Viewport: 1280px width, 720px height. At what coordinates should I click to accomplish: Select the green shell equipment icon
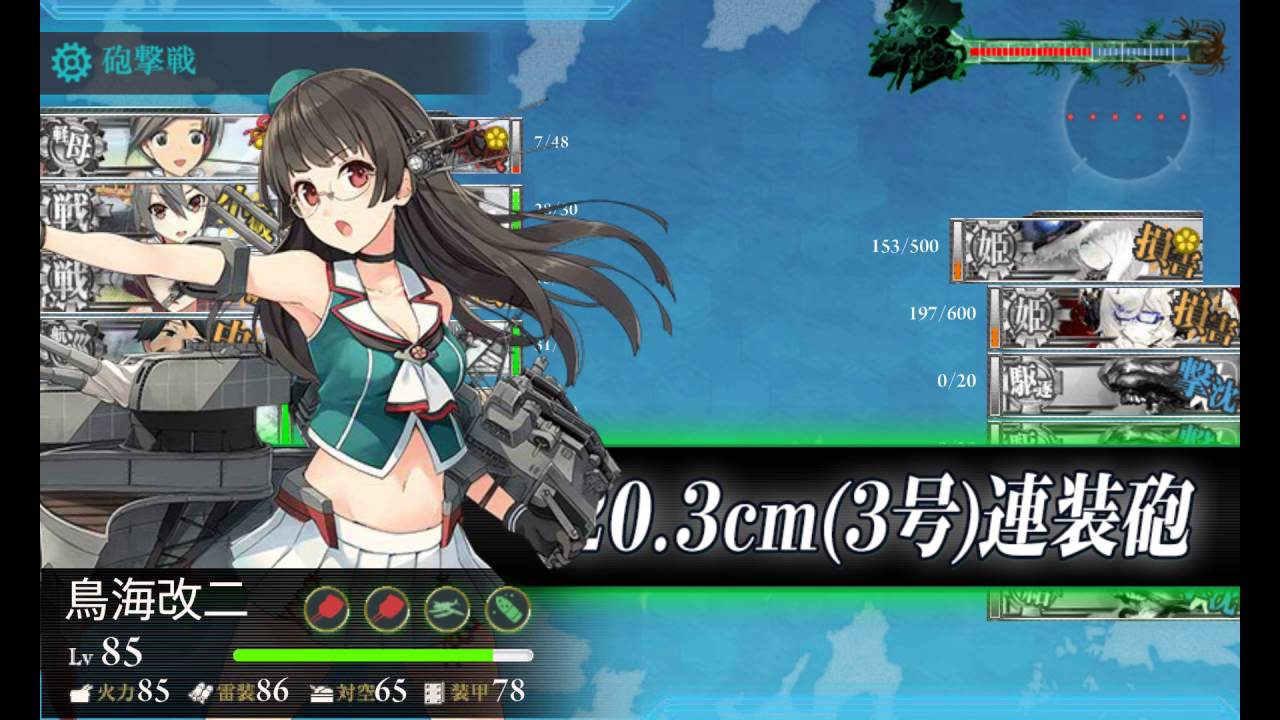(x=507, y=609)
